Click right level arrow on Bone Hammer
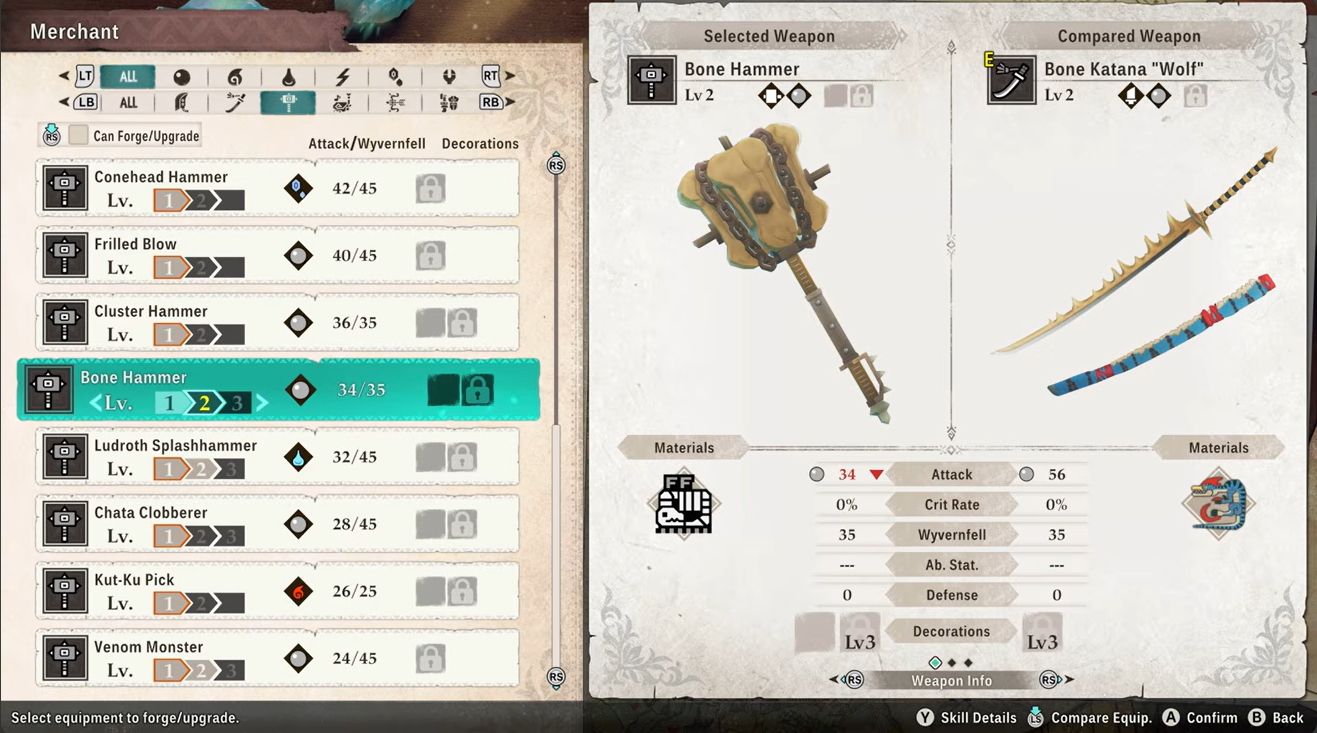The image size is (1317, 733). [263, 403]
